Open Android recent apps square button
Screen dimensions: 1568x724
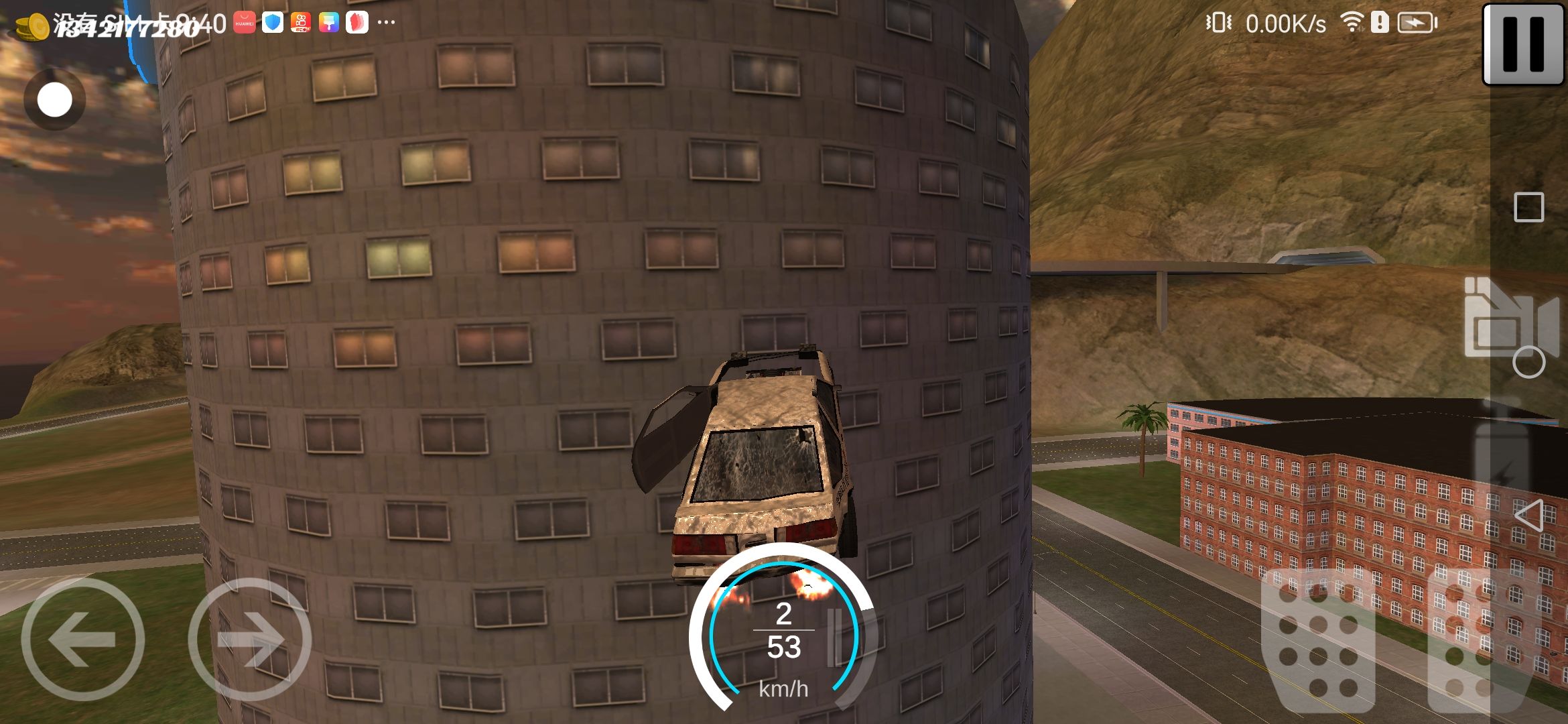[1528, 207]
